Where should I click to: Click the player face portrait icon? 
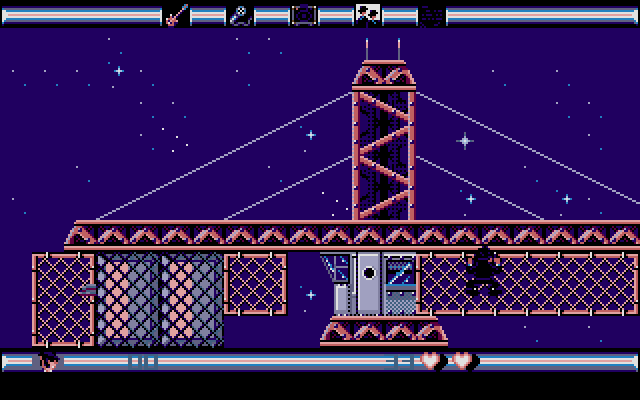[x=47, y=361]
